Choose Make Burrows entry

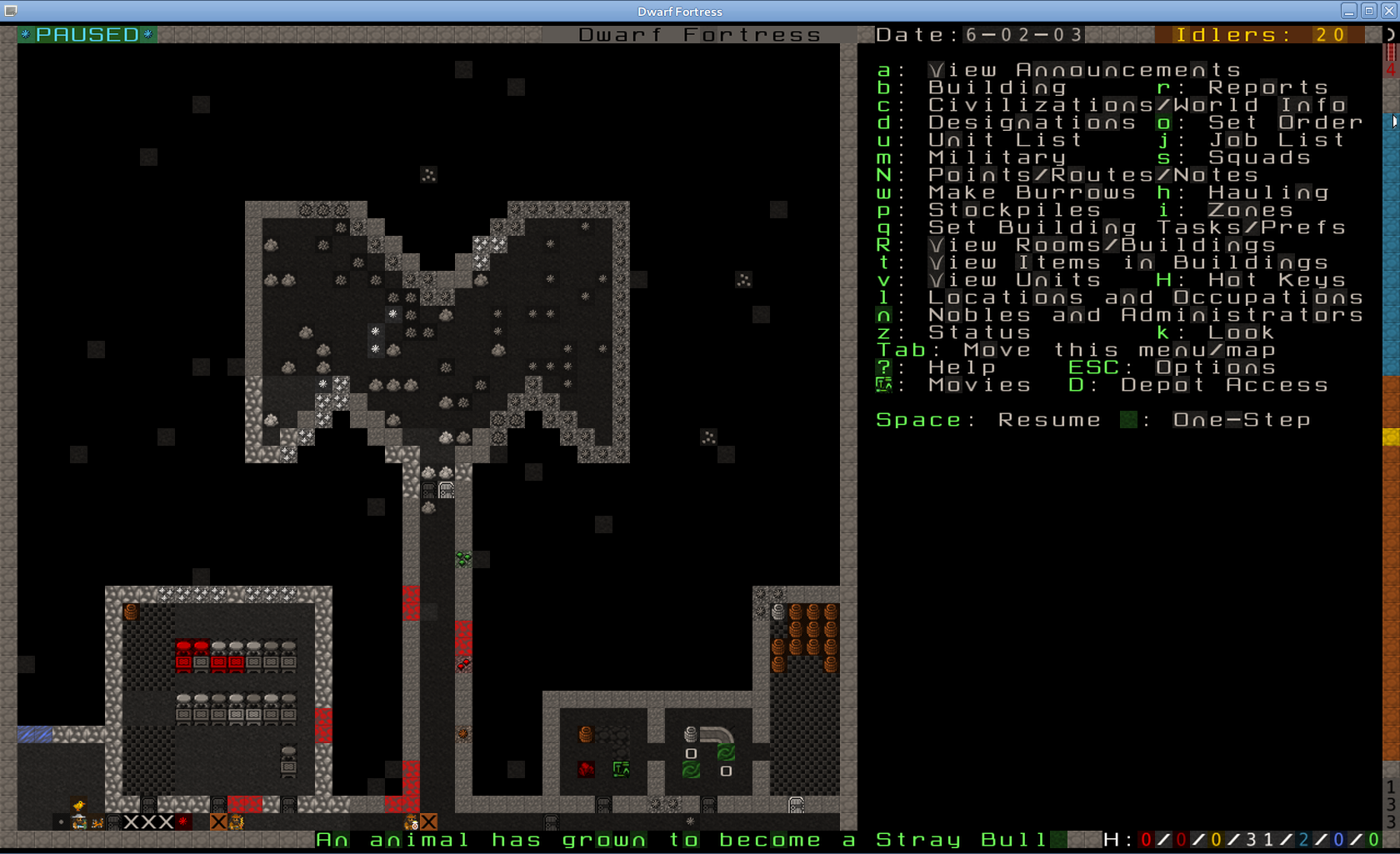(x=1032, y=192)
